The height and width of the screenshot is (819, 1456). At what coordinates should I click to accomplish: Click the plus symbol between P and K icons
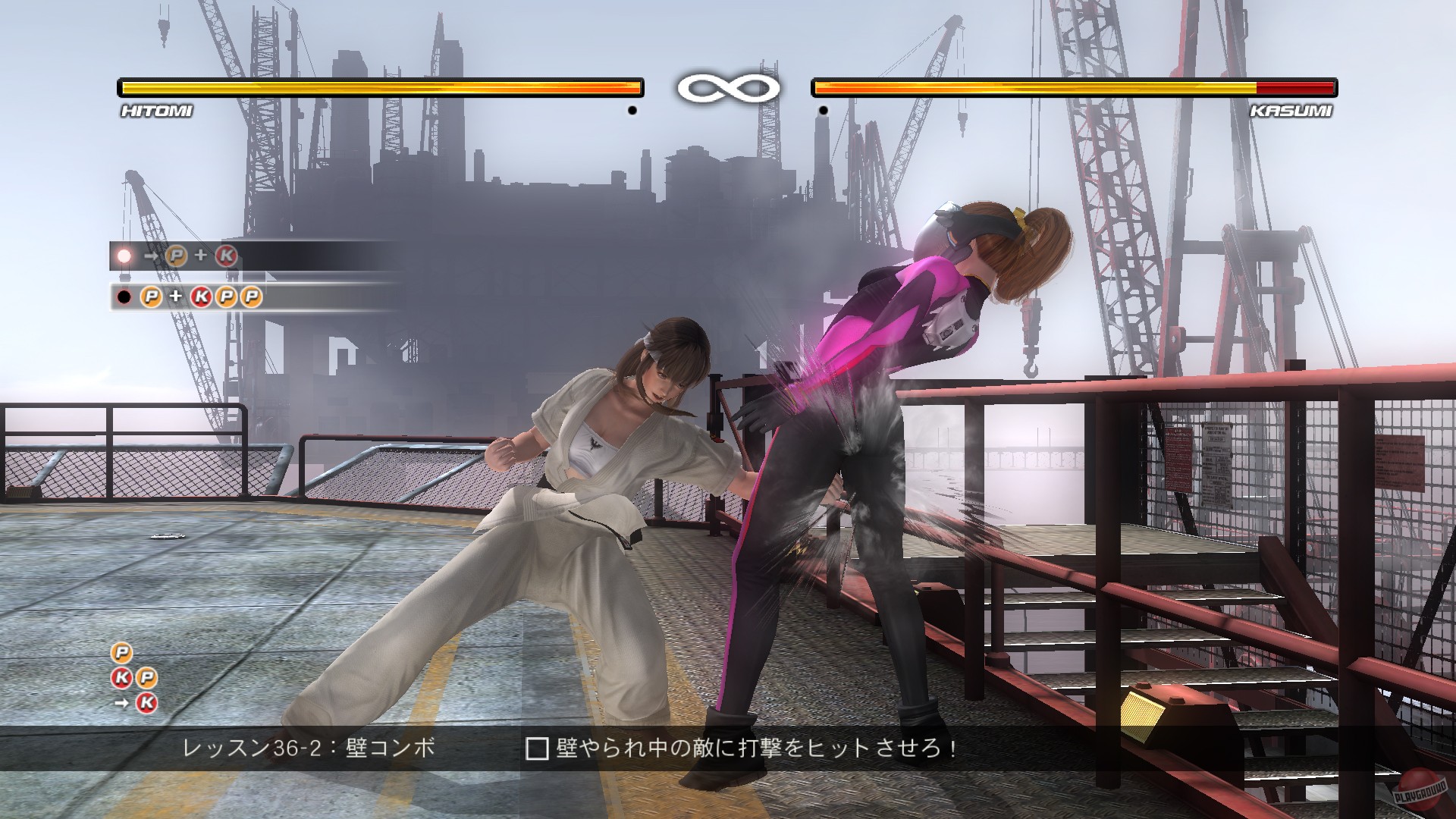coord(201,256)
